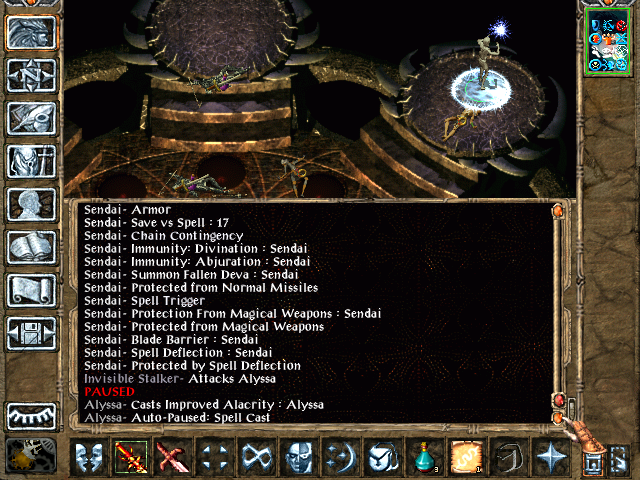Open the priest scroll screen
This screenshot has height=480, width=640.
31,290
